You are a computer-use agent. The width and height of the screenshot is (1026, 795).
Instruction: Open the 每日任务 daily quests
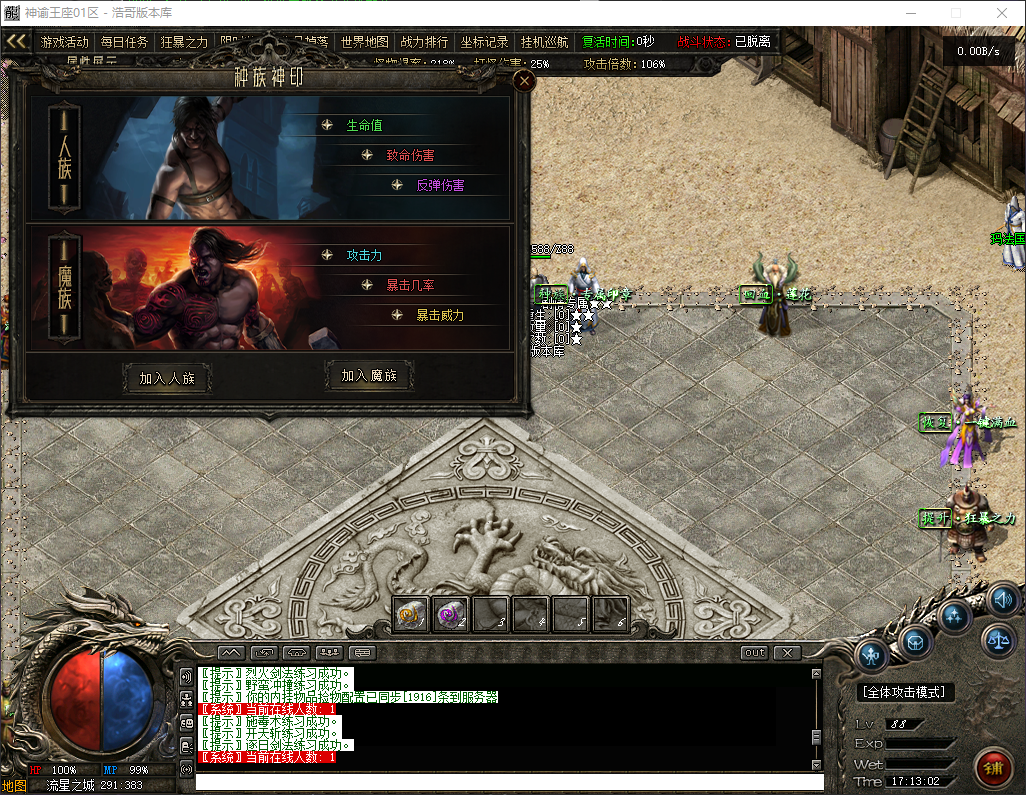click(124, 42)
